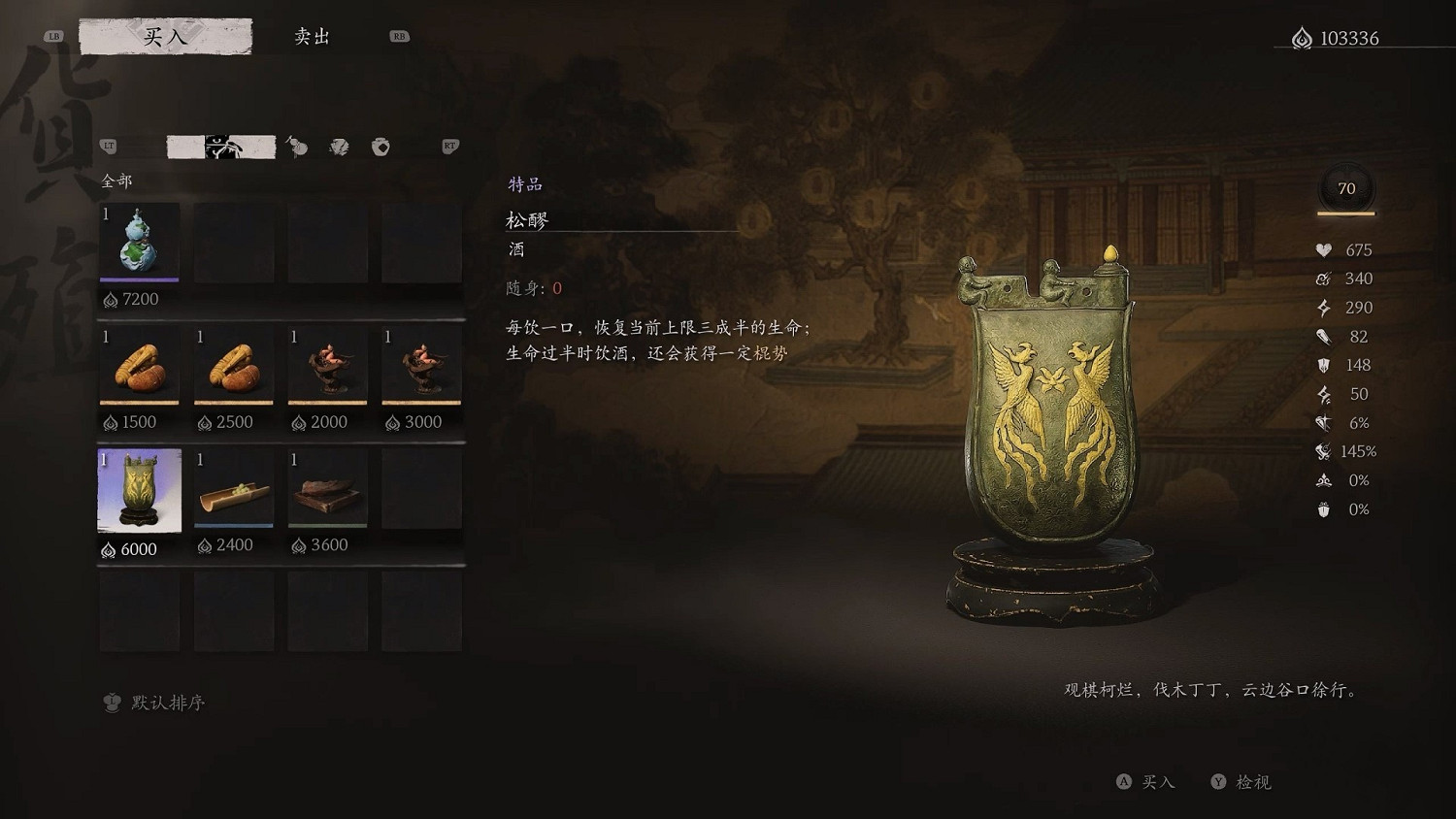Image resolution: width=1456 pixels, height=819 pixels.
Task: Click the defense shield stat icon
Action: [x=1322, y=365]
